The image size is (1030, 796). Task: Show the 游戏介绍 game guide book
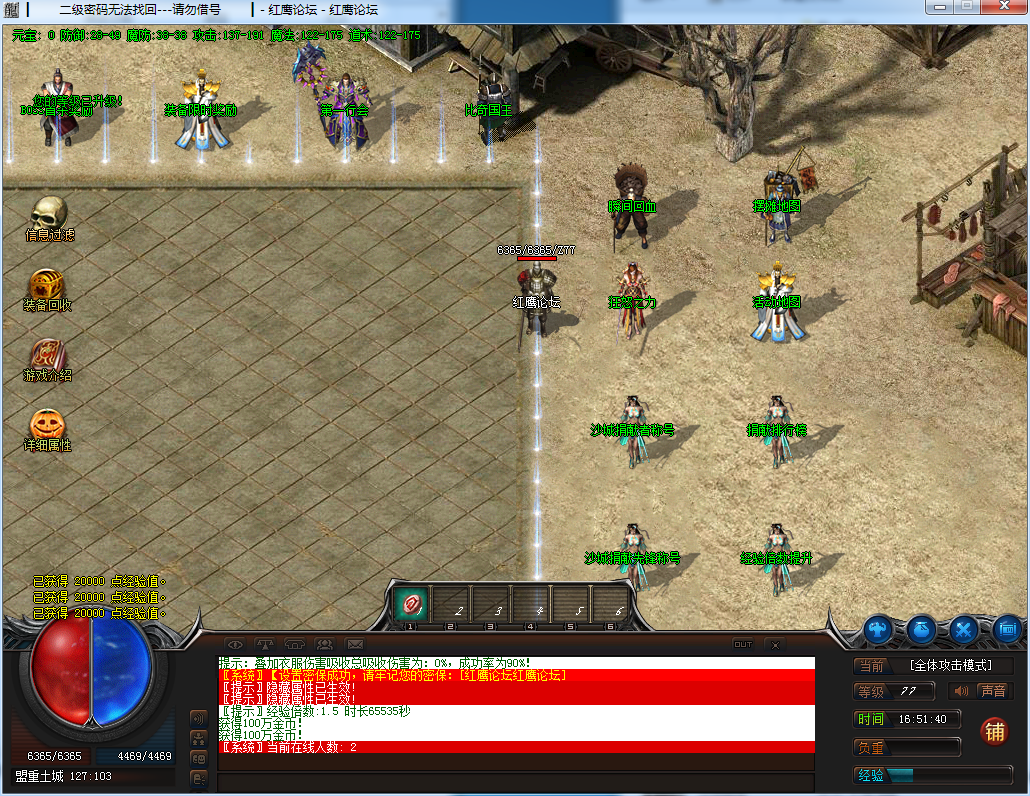[47, 355]
